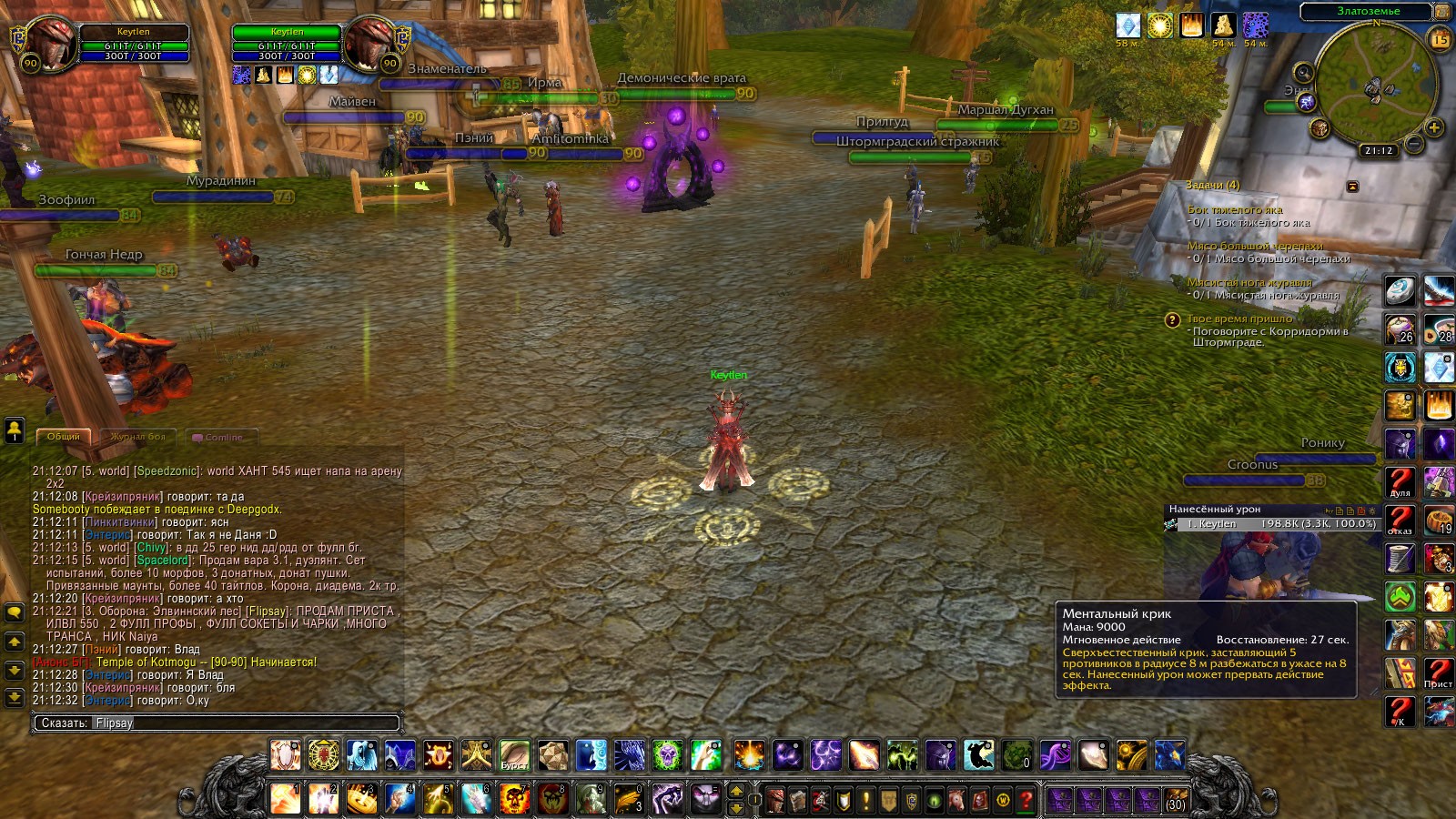The width and height of the screenshot is (1456, 819).
Task: Jump chat to the latest message
Action: click(x=15, y=698)
